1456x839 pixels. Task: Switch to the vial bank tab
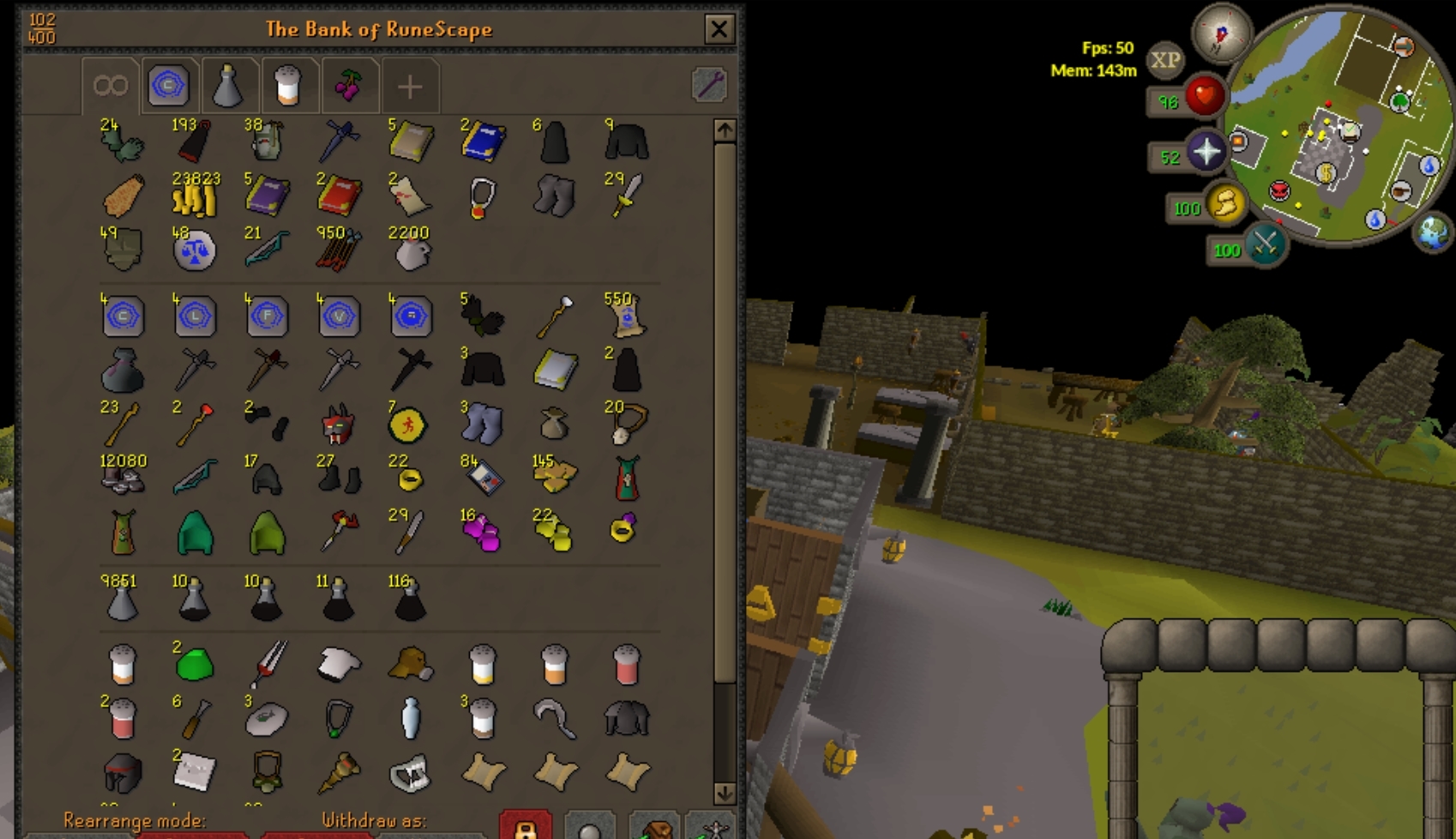click(229, 84)
